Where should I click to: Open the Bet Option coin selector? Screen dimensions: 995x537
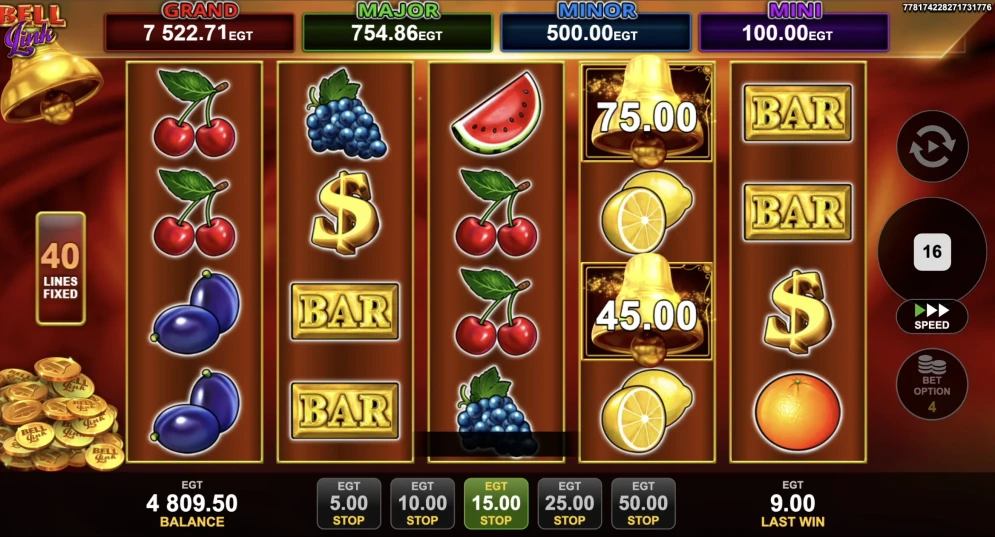(x=932, y=383)
